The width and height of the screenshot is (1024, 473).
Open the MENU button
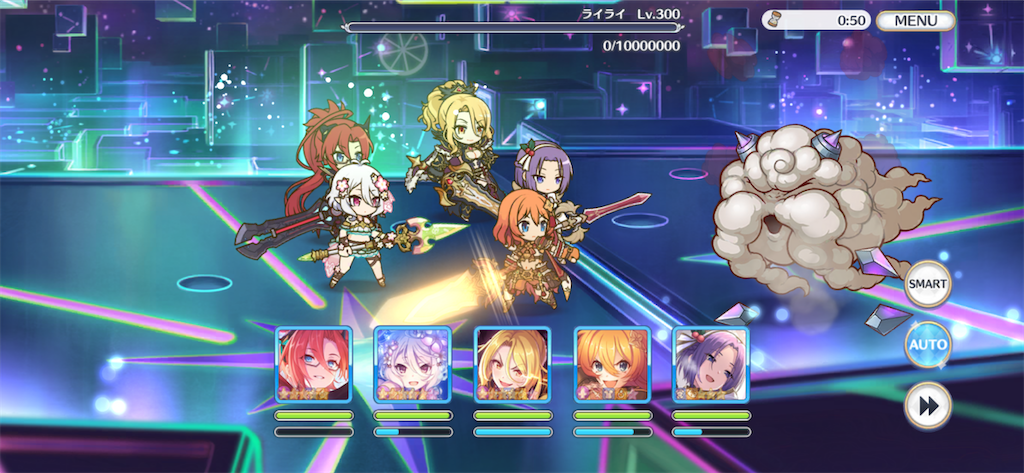(915, 20)
